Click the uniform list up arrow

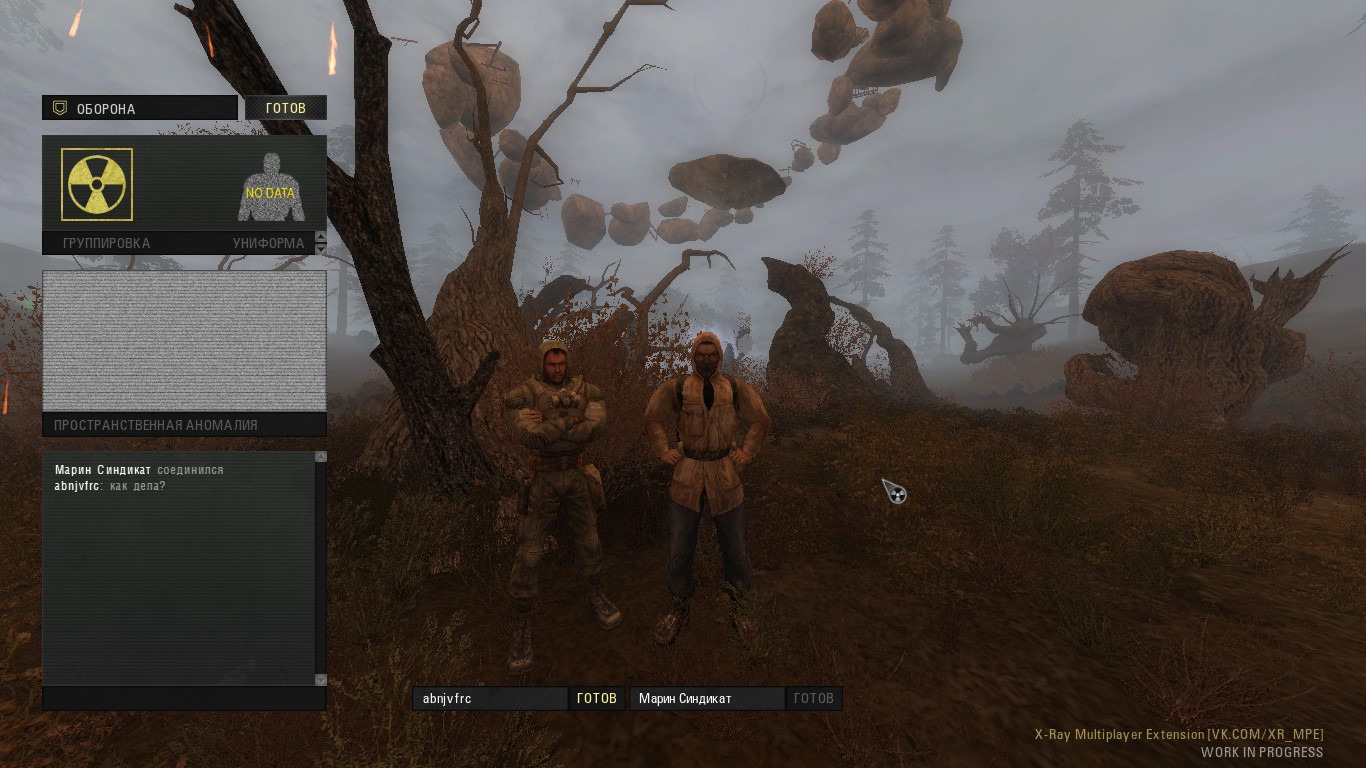[x=321, y=238]
